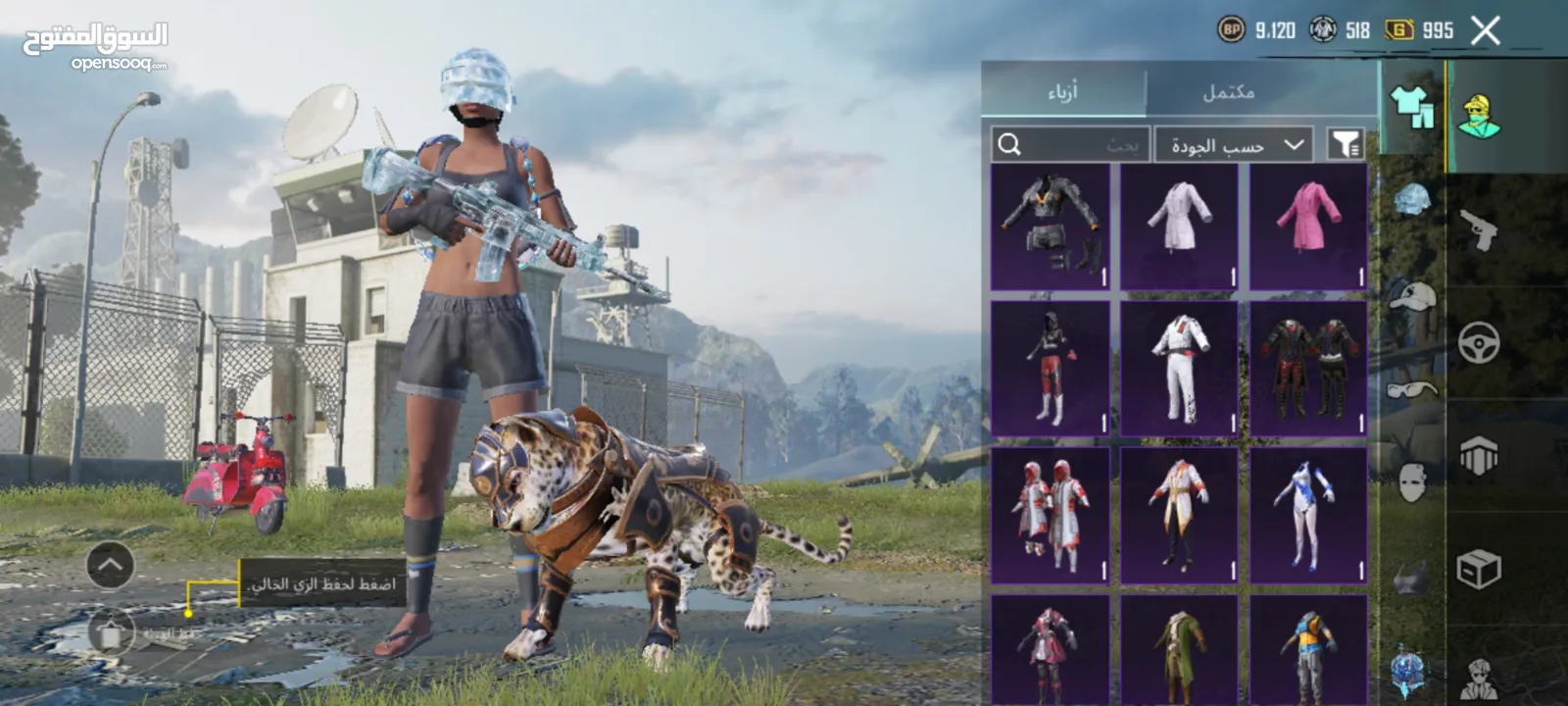Switch to the مكتمل tab
The width and height of the screenshot is (1568, 706).
(x=1229, y=92)
